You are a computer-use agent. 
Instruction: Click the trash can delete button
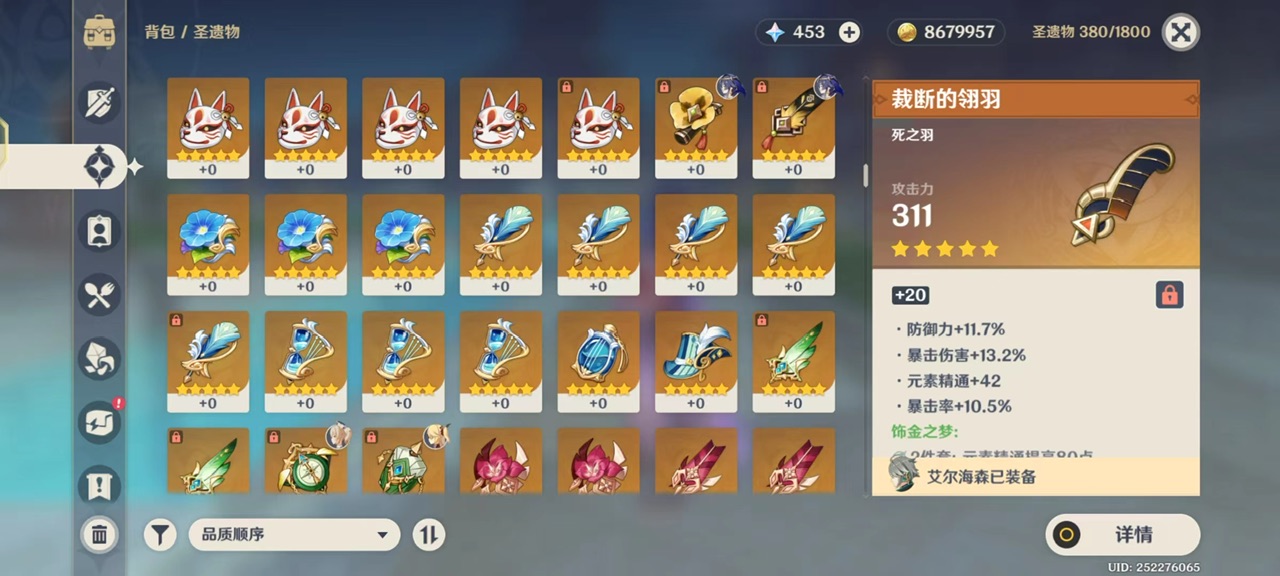pyautogui.click(x=99, y=535)
